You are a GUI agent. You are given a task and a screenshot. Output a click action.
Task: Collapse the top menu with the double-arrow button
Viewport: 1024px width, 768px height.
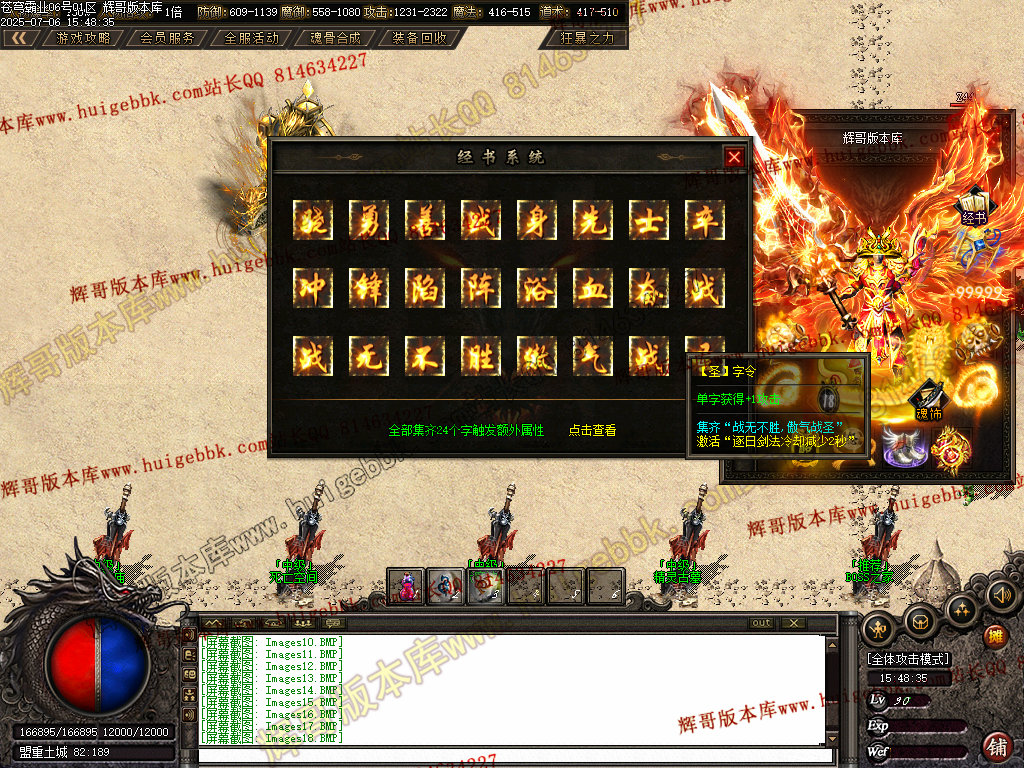(x=19, y=38)
